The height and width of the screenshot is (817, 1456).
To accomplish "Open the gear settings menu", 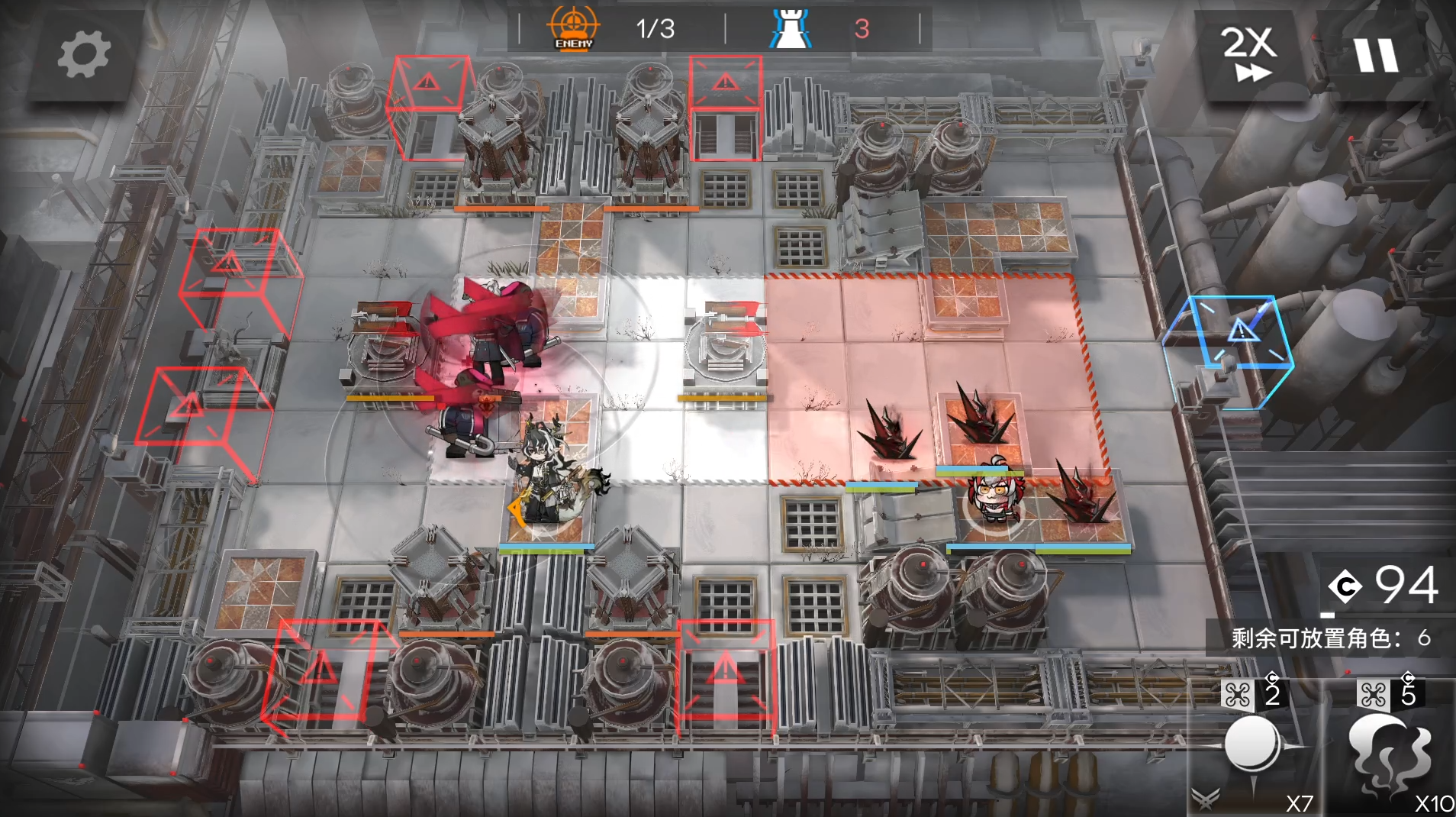I will (x=83, y=55).
